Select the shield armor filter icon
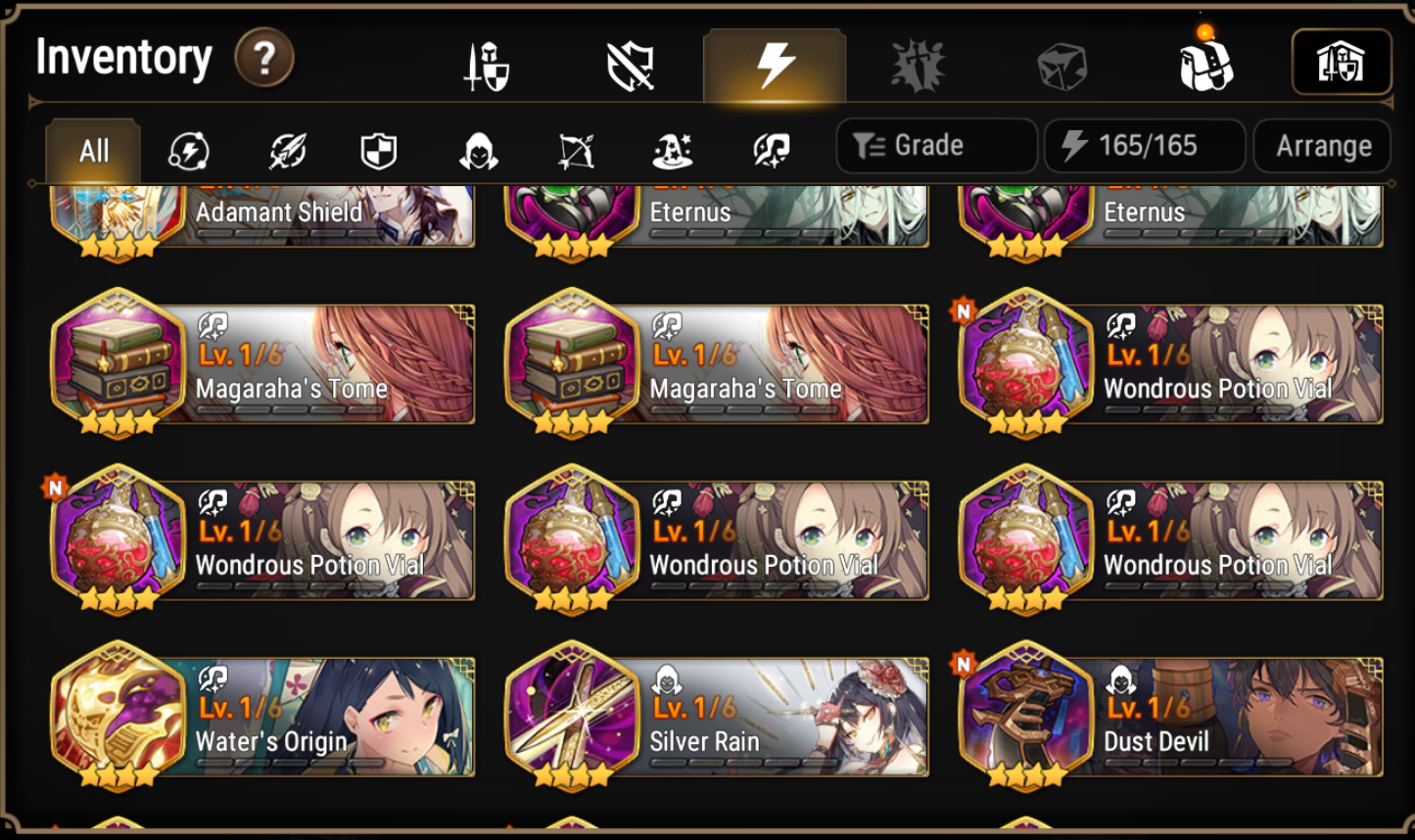Screen dimensions: 1415x840 [380, 149]
